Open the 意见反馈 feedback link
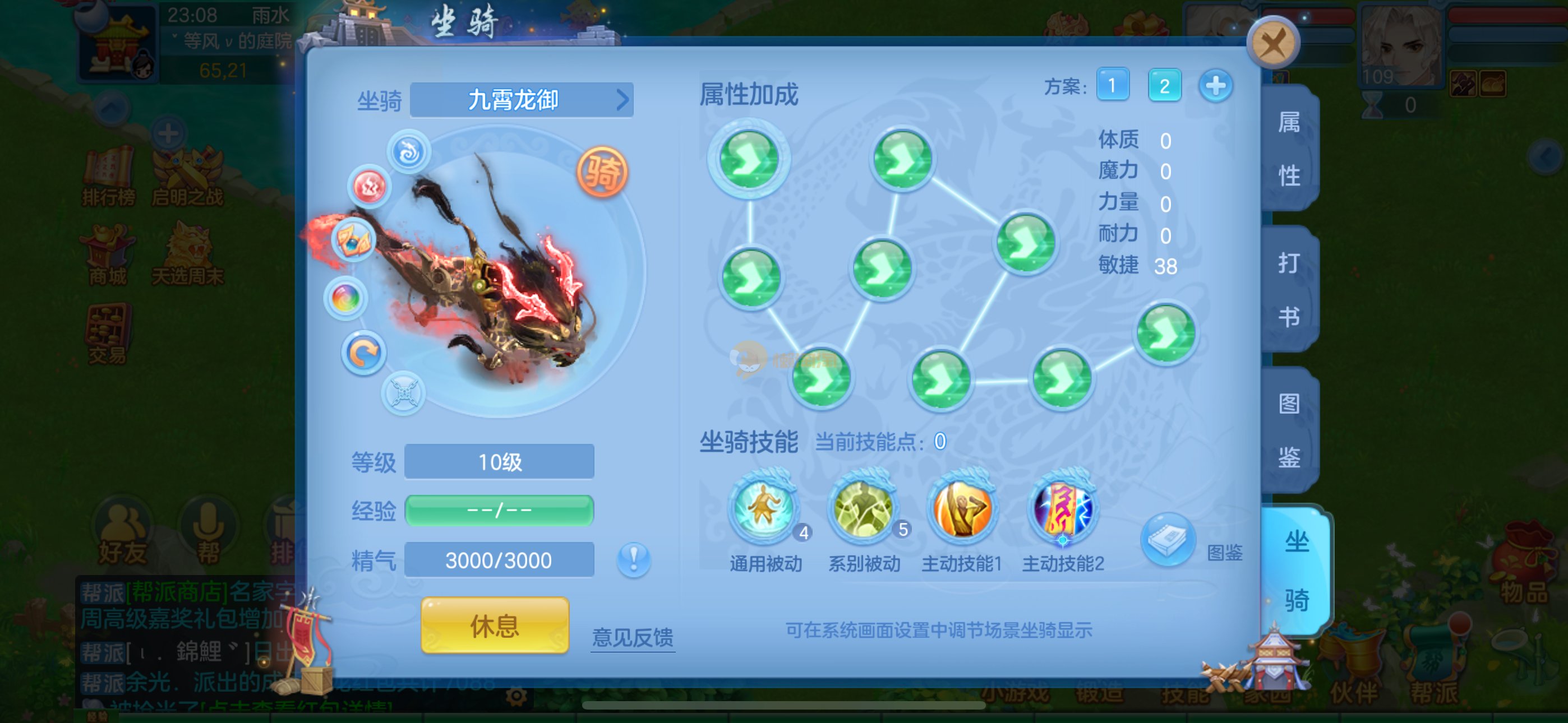 coord(633,637)
